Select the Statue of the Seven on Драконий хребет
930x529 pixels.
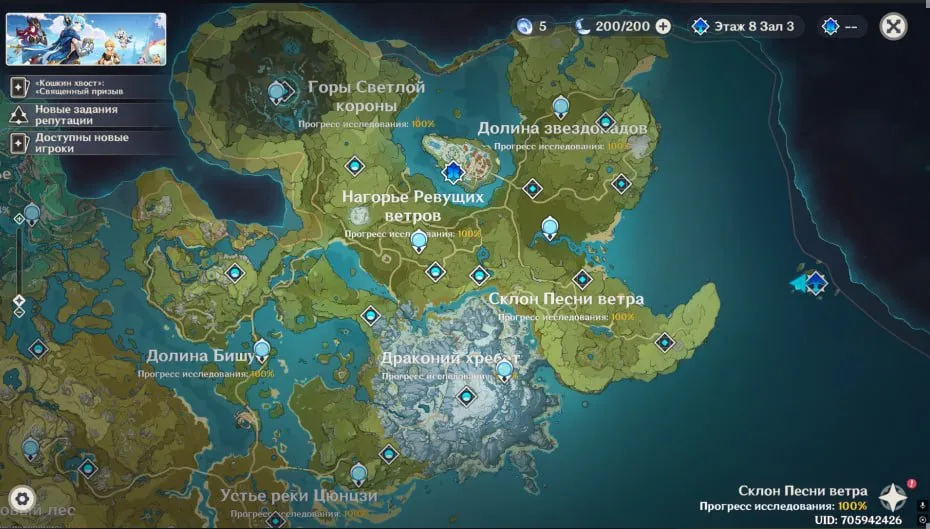[x=504, y=371]
